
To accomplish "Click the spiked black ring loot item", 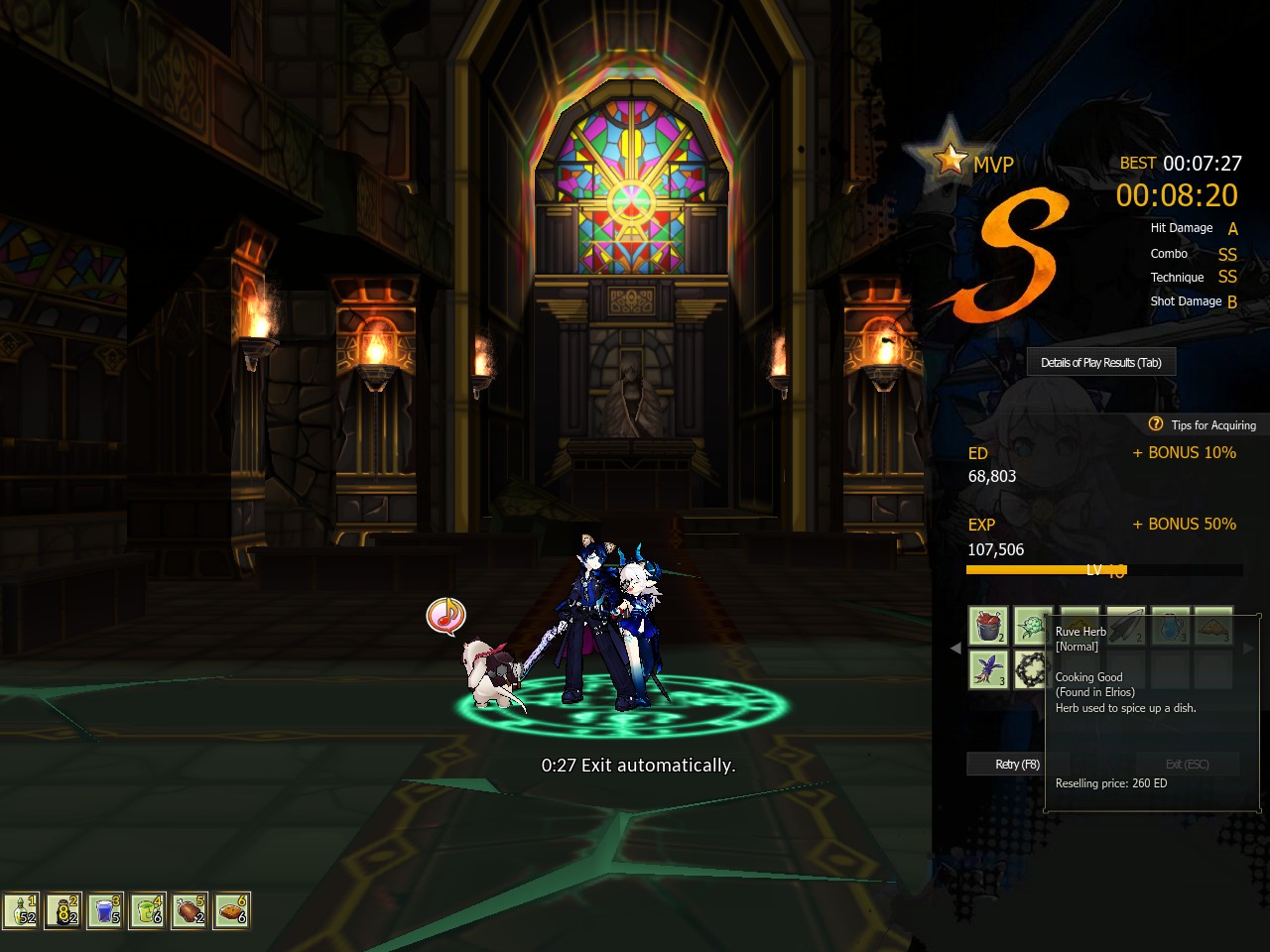I will click(x=1032, y=669).
